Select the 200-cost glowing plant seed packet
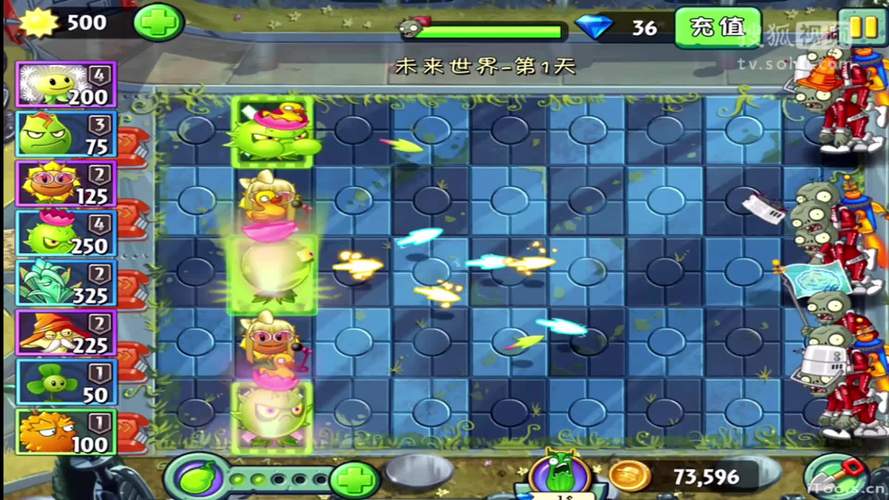The height and width of the screenshot is (500, 889). [67, 84]
